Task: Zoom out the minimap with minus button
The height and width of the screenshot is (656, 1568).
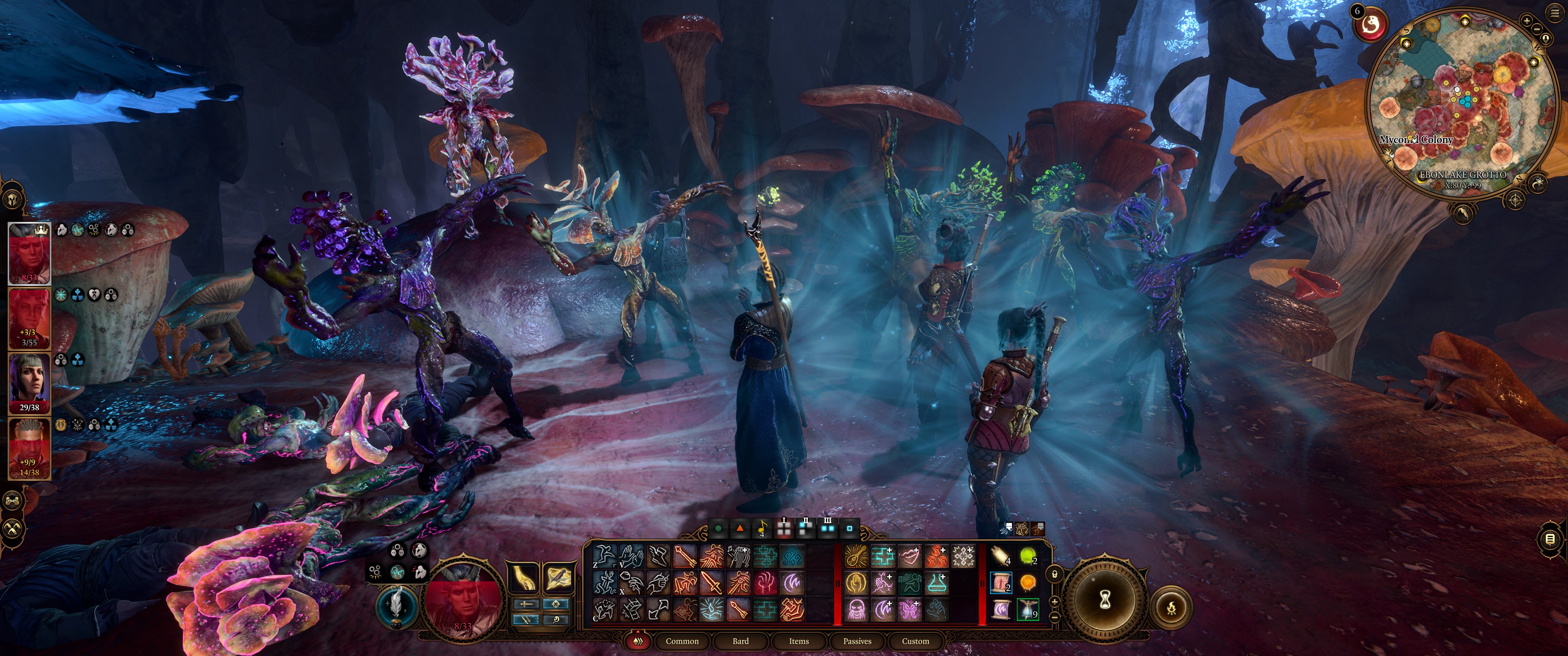Action: 1537,29
